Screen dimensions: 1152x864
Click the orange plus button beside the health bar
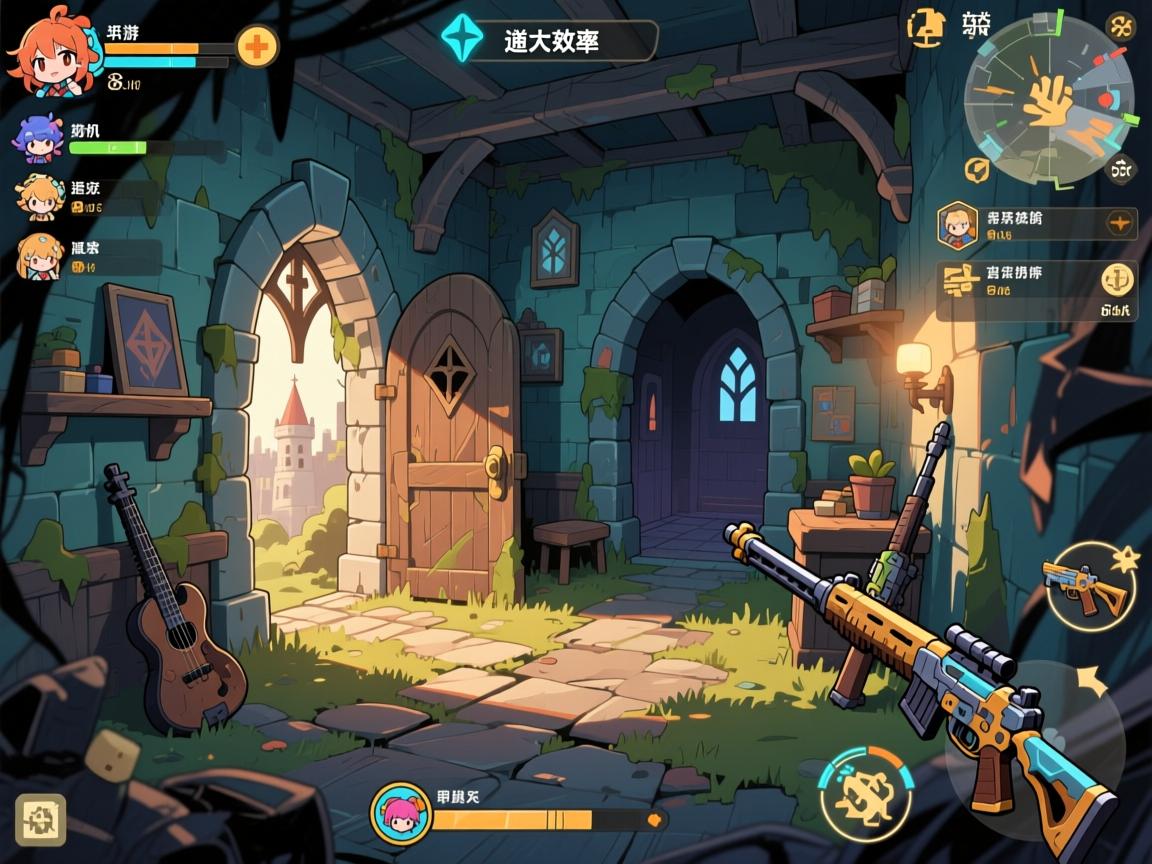[257, 46]
